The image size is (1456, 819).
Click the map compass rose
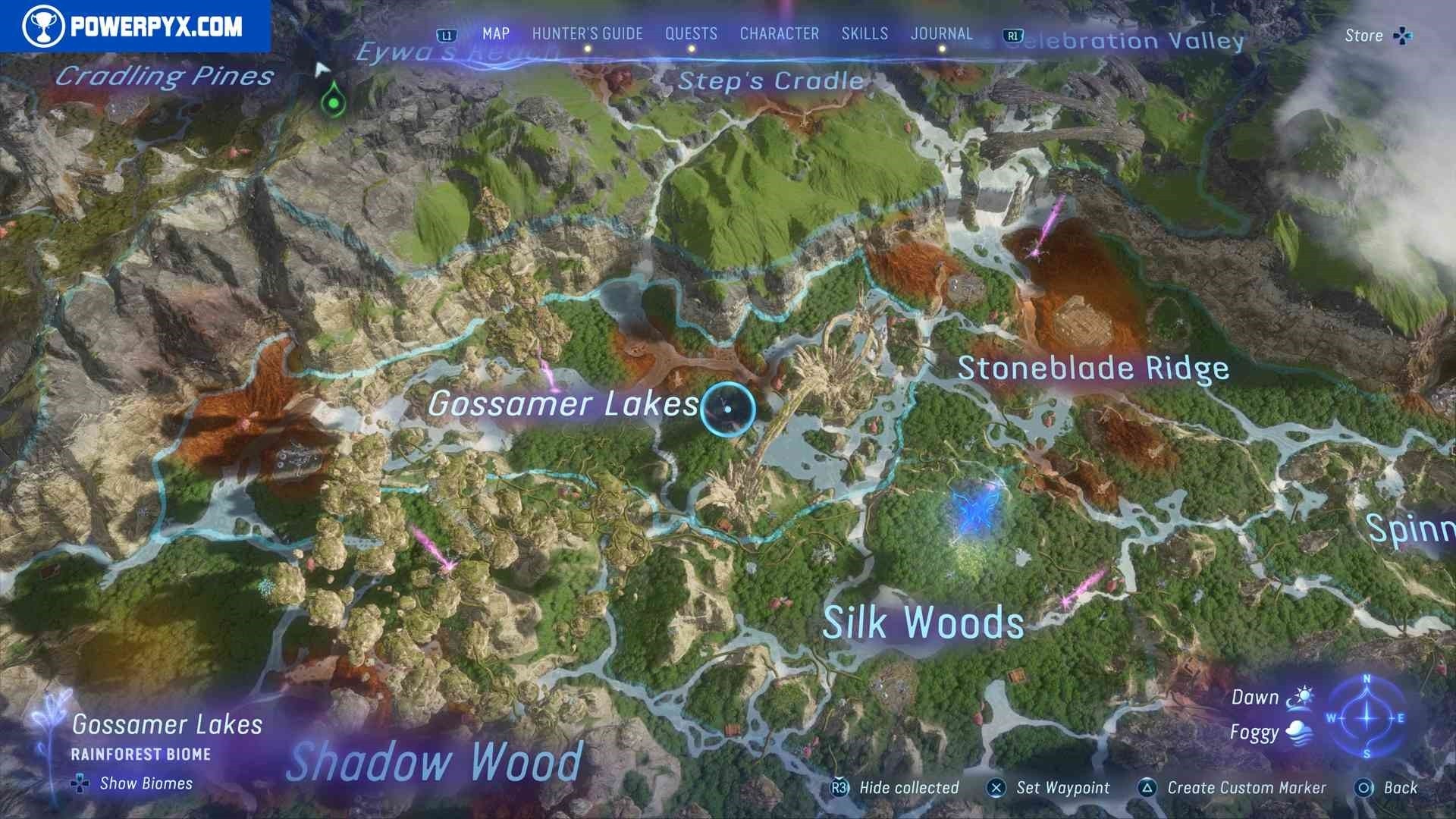coord(1367,717)
